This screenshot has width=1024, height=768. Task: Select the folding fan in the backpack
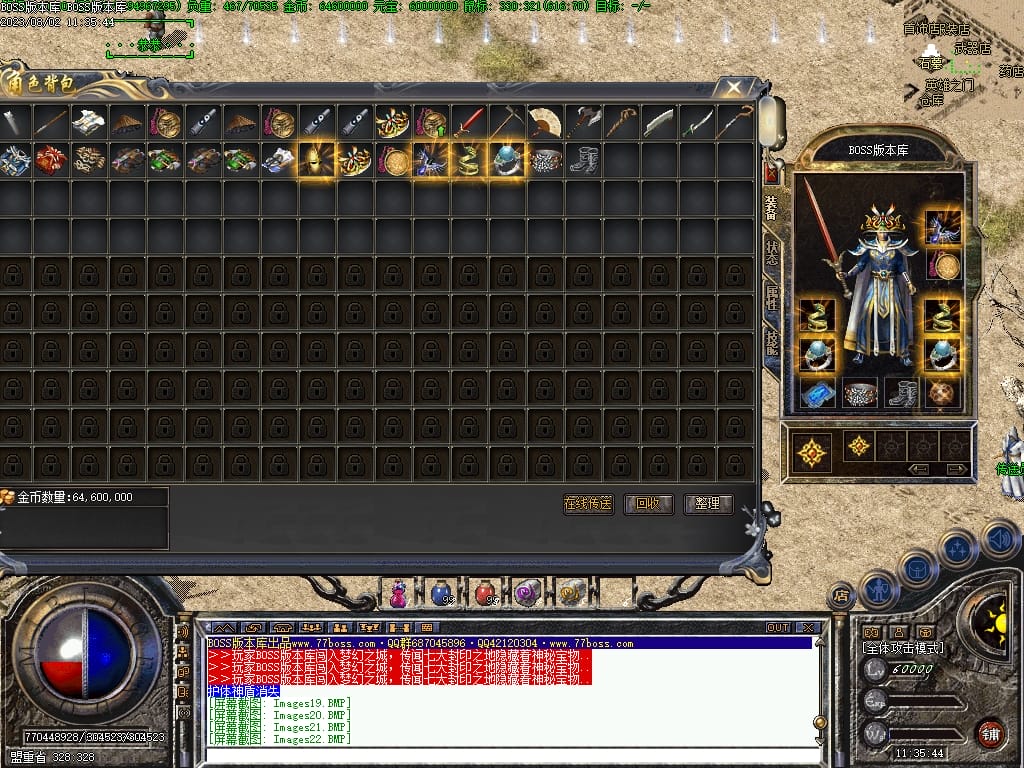point(544,122)
